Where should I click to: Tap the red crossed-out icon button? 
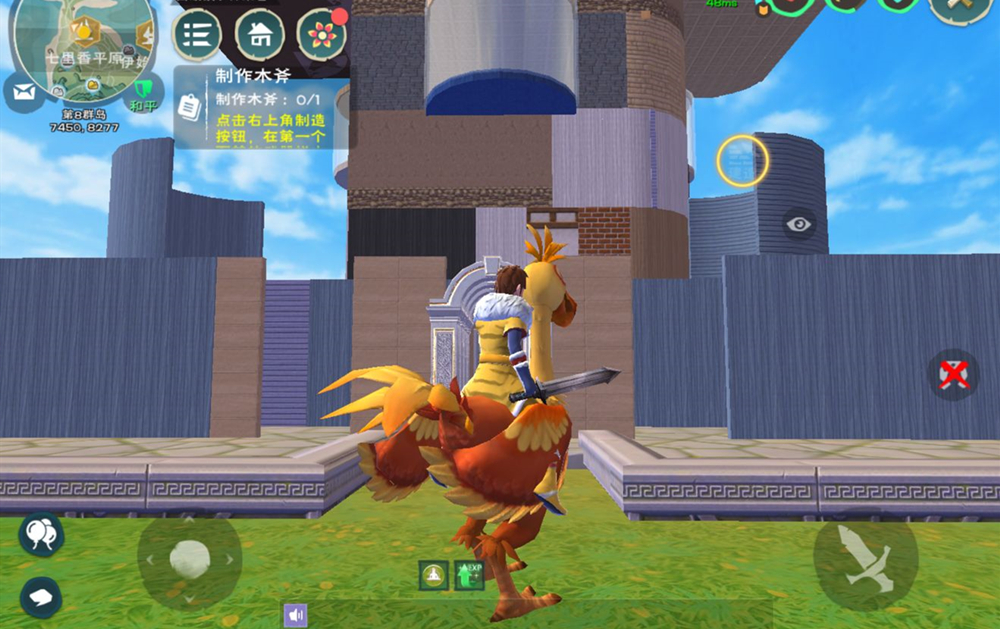(953, 374)
